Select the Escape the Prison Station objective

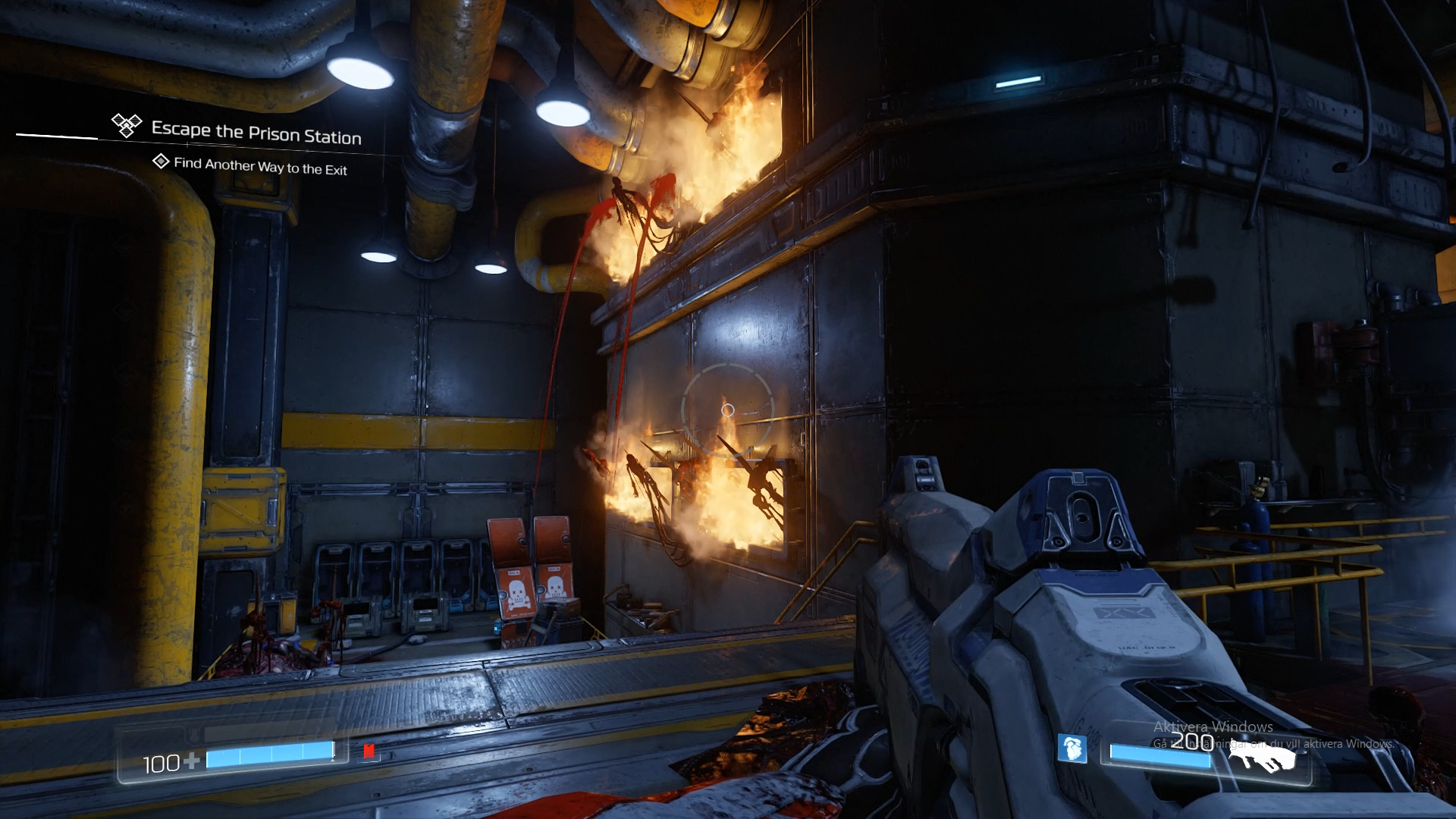pyautogui.click(x=256, y=133)
